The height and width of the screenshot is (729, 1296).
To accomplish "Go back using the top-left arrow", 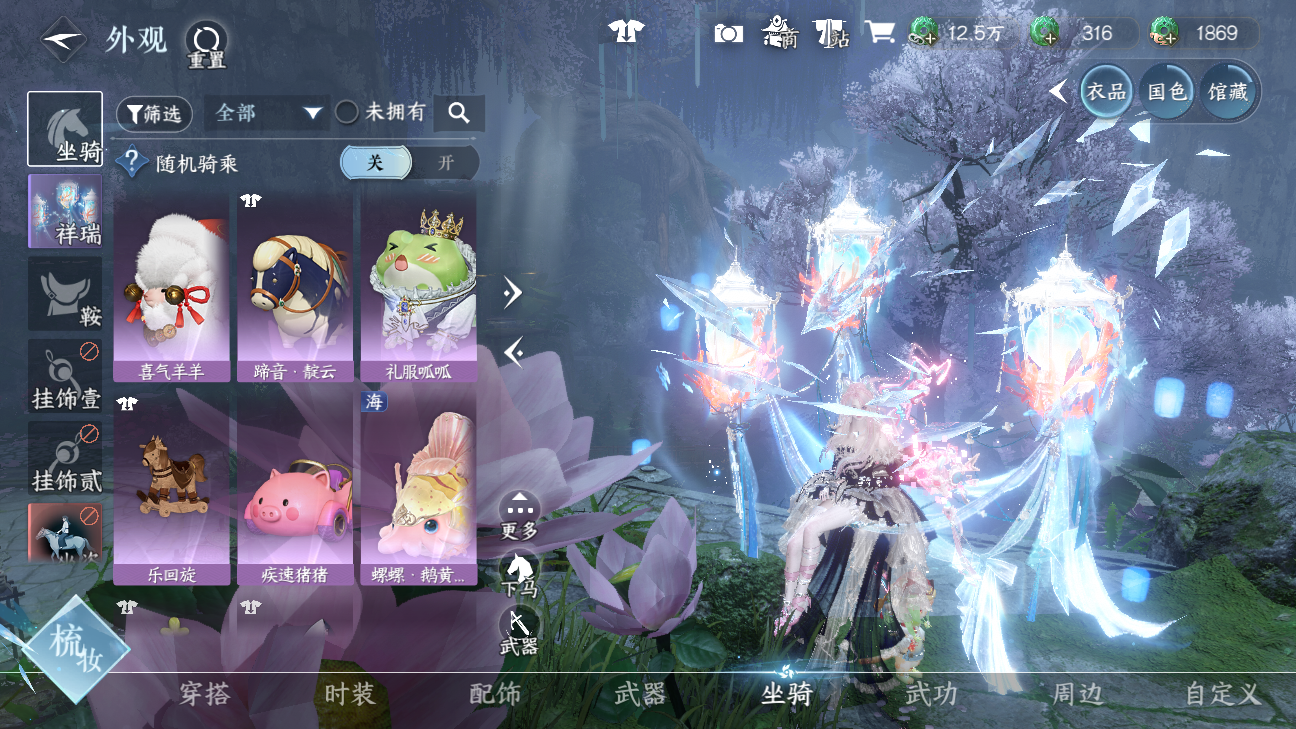I will coord(63,40).
